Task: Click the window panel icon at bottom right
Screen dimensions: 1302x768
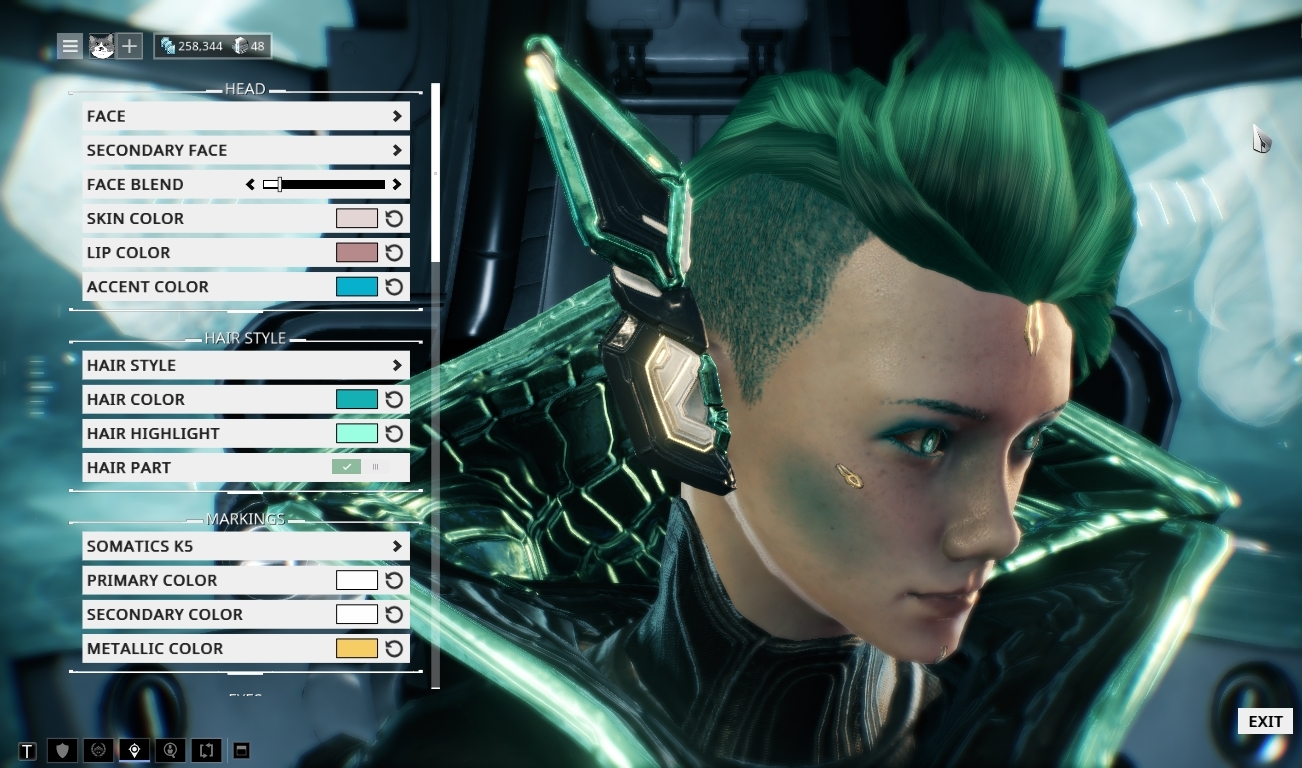Action: tap(241, 749)
